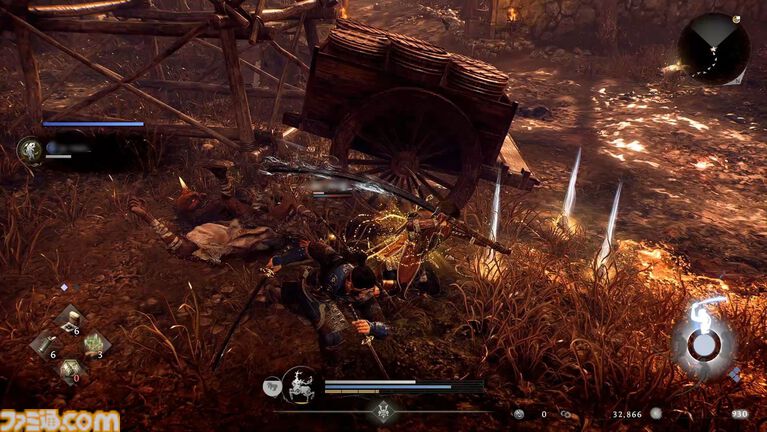The height and width of the screenshot is (432, 767).
Task: Select the demon mask morale emblem
Action: [383, 410]
